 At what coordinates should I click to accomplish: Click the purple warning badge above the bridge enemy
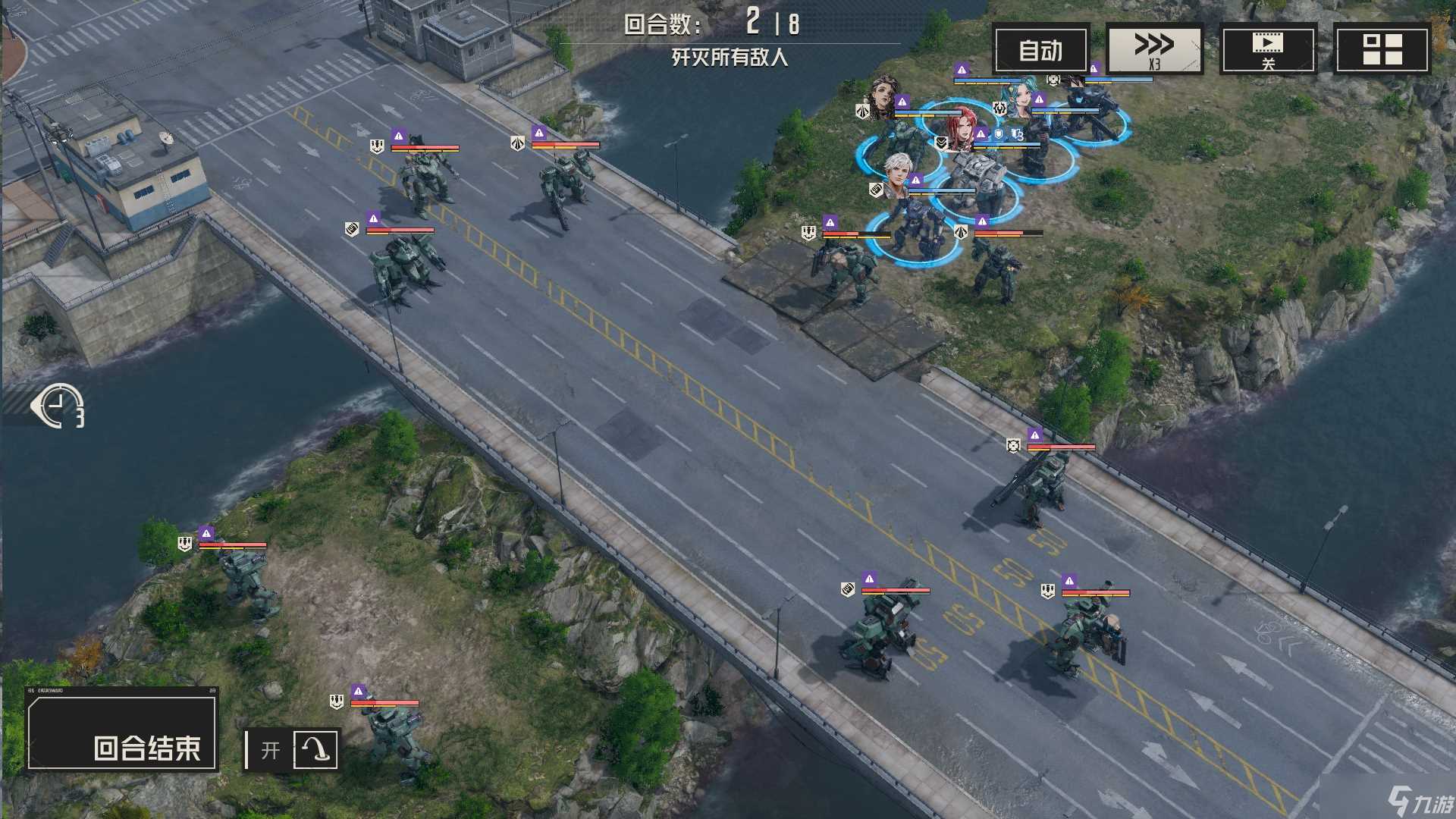[1035, 435]
